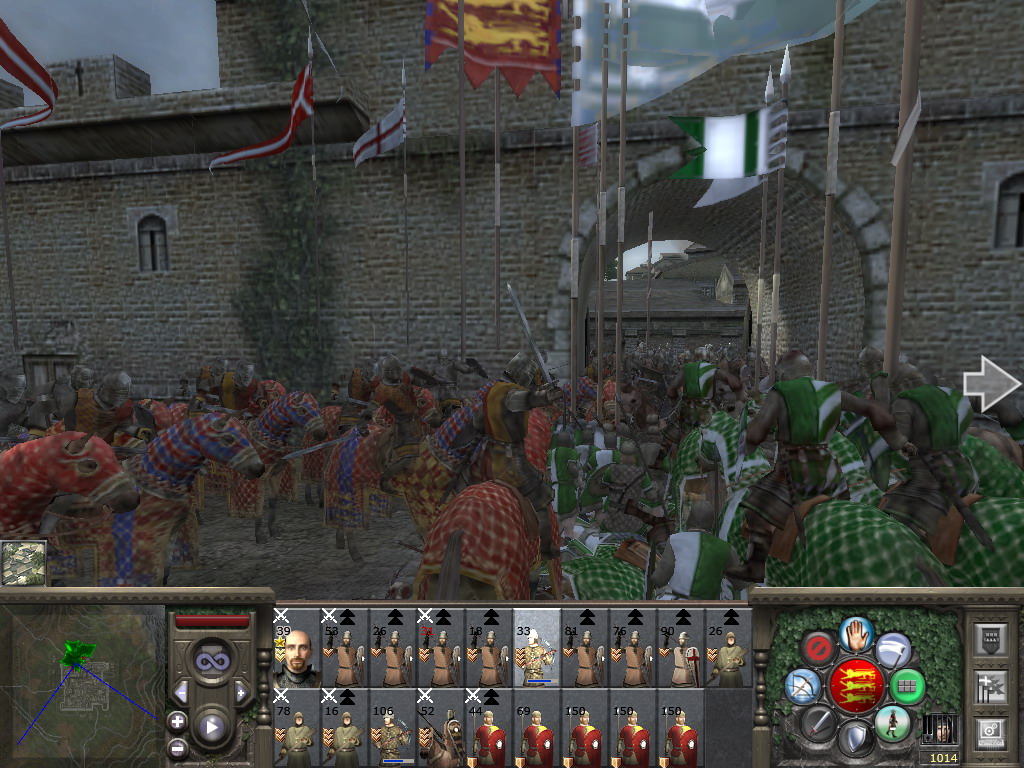Select the cavalry unit card with 52 men
Viewport: 1024px width, 768px height.
[441, 728]
